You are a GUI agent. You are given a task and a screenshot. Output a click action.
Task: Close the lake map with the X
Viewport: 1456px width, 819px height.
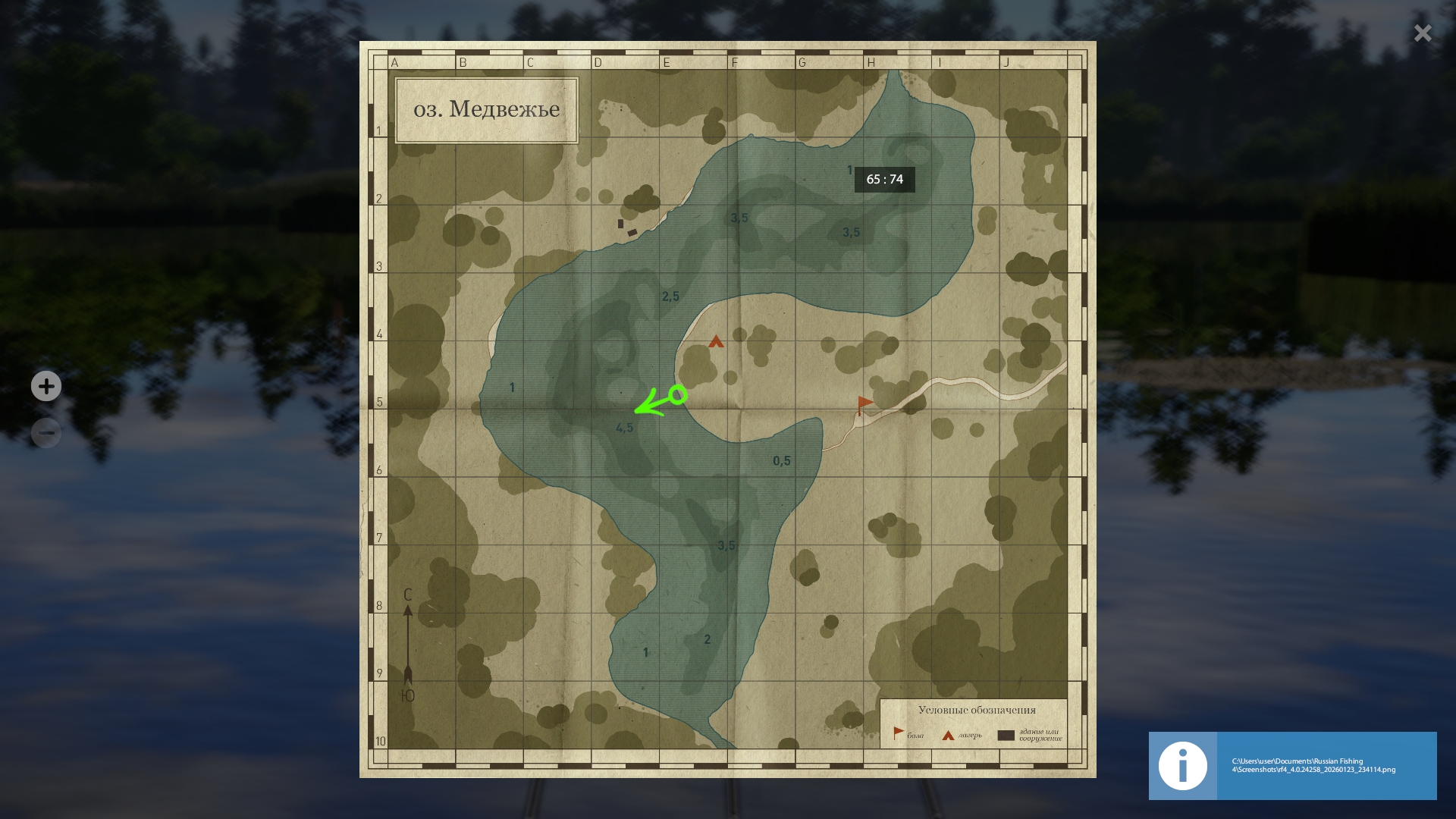[1423, 33]
